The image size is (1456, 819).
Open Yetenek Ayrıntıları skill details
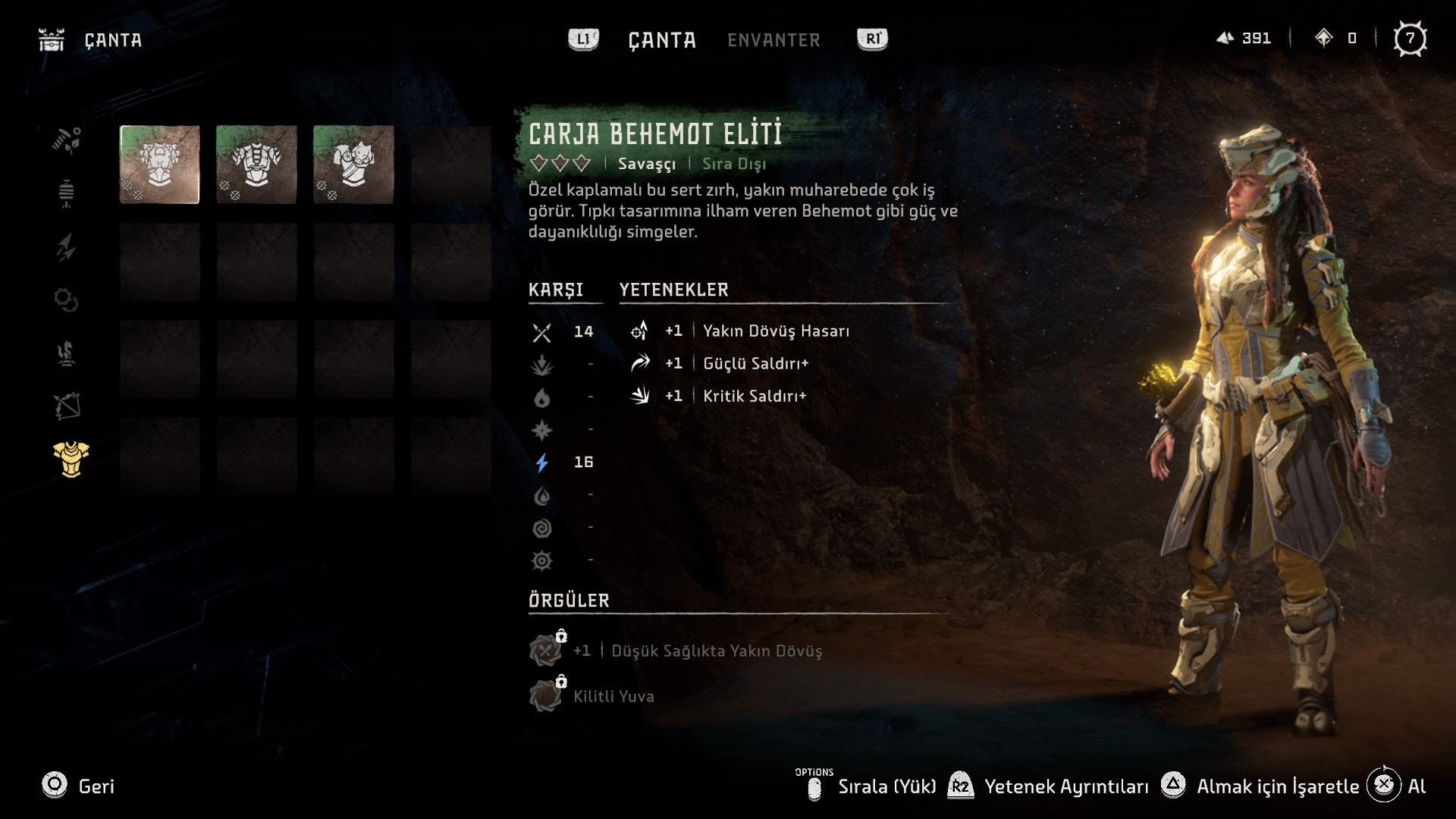coord(1050,786)
